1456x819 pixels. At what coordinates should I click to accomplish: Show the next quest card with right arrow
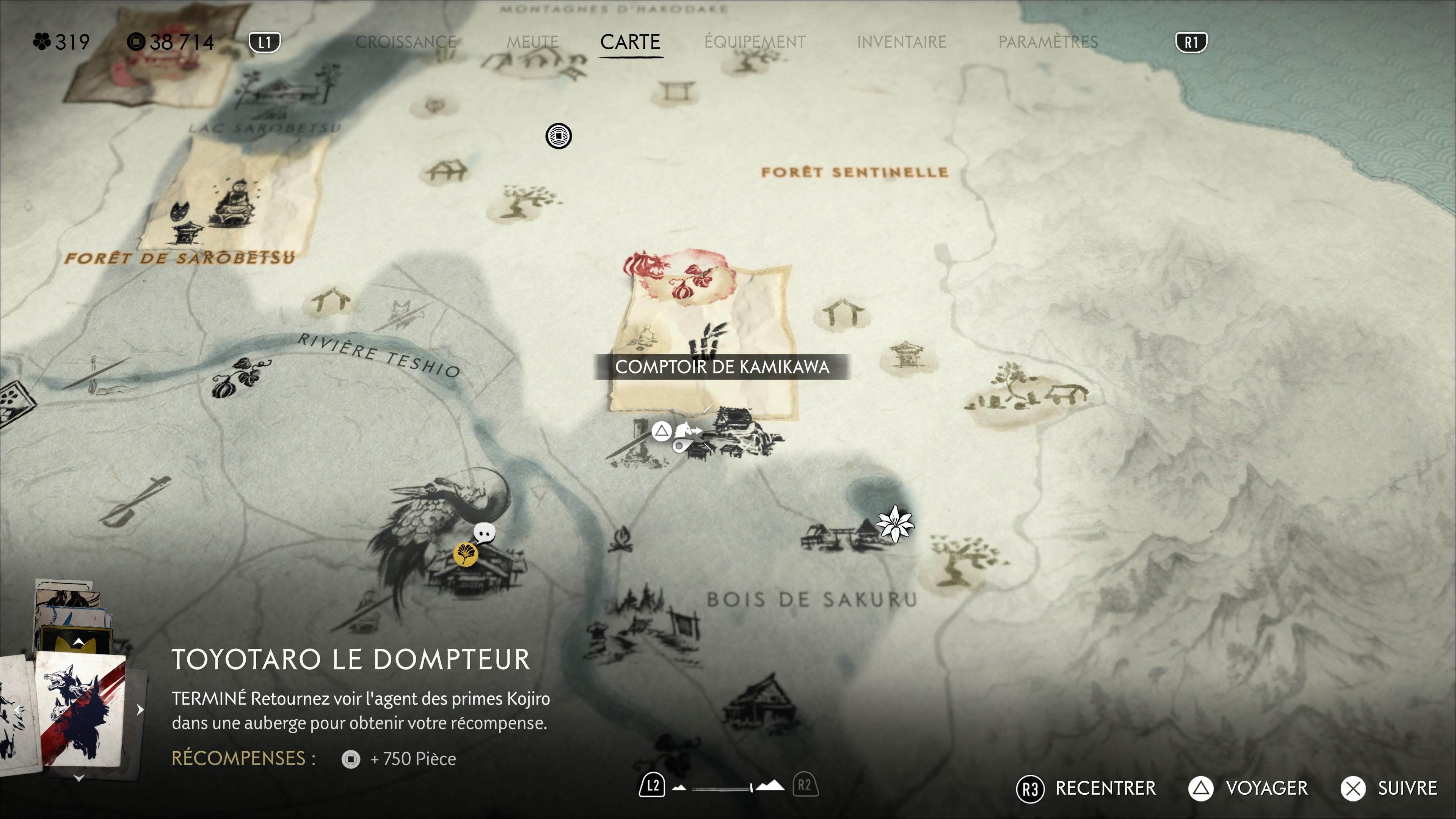pos(140,710)
